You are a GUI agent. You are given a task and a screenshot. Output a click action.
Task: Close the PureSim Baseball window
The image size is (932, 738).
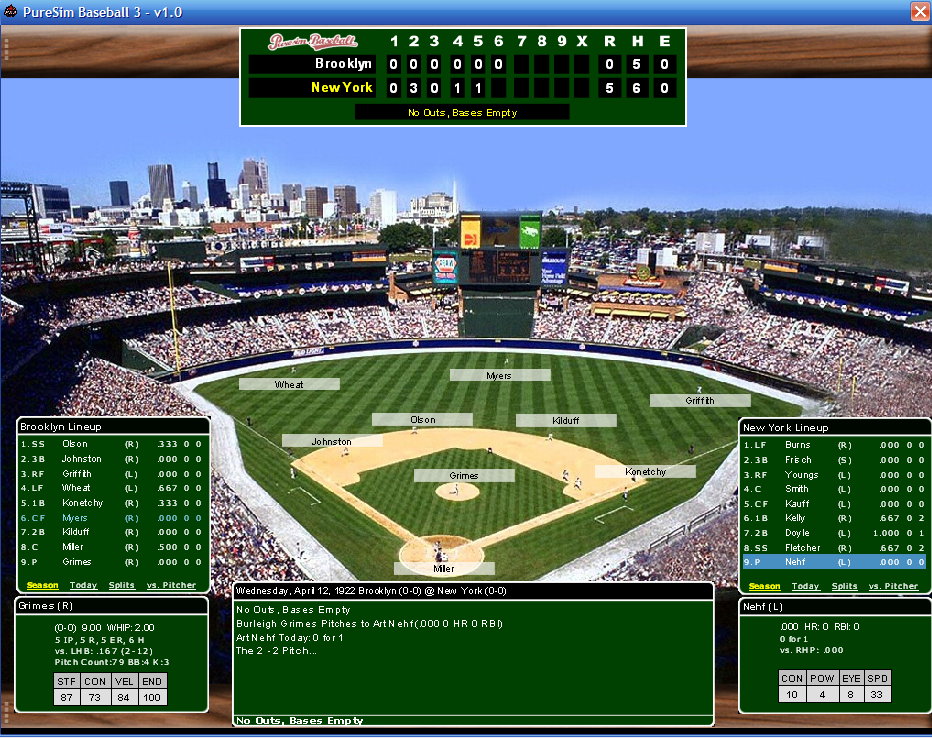[920, 11]
